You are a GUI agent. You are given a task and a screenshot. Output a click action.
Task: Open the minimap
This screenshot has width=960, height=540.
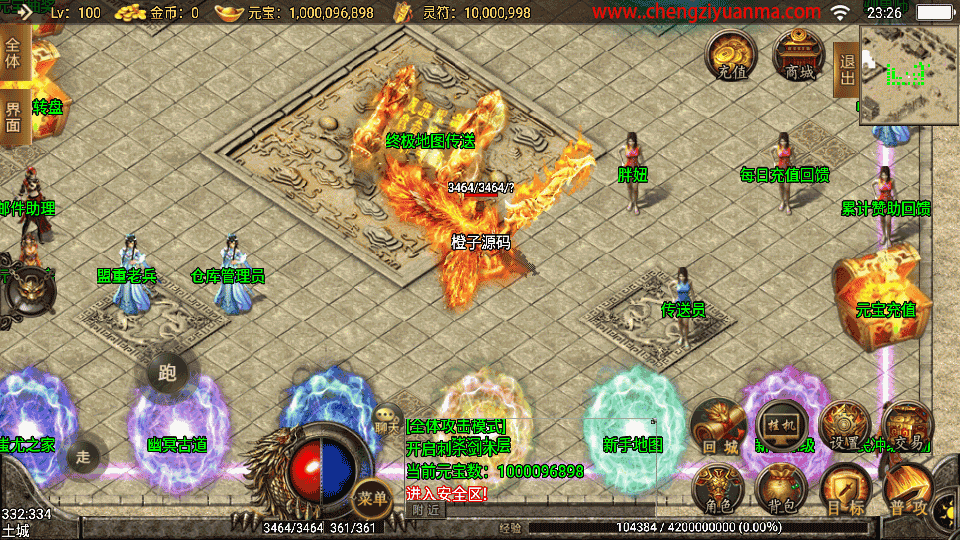909,73
